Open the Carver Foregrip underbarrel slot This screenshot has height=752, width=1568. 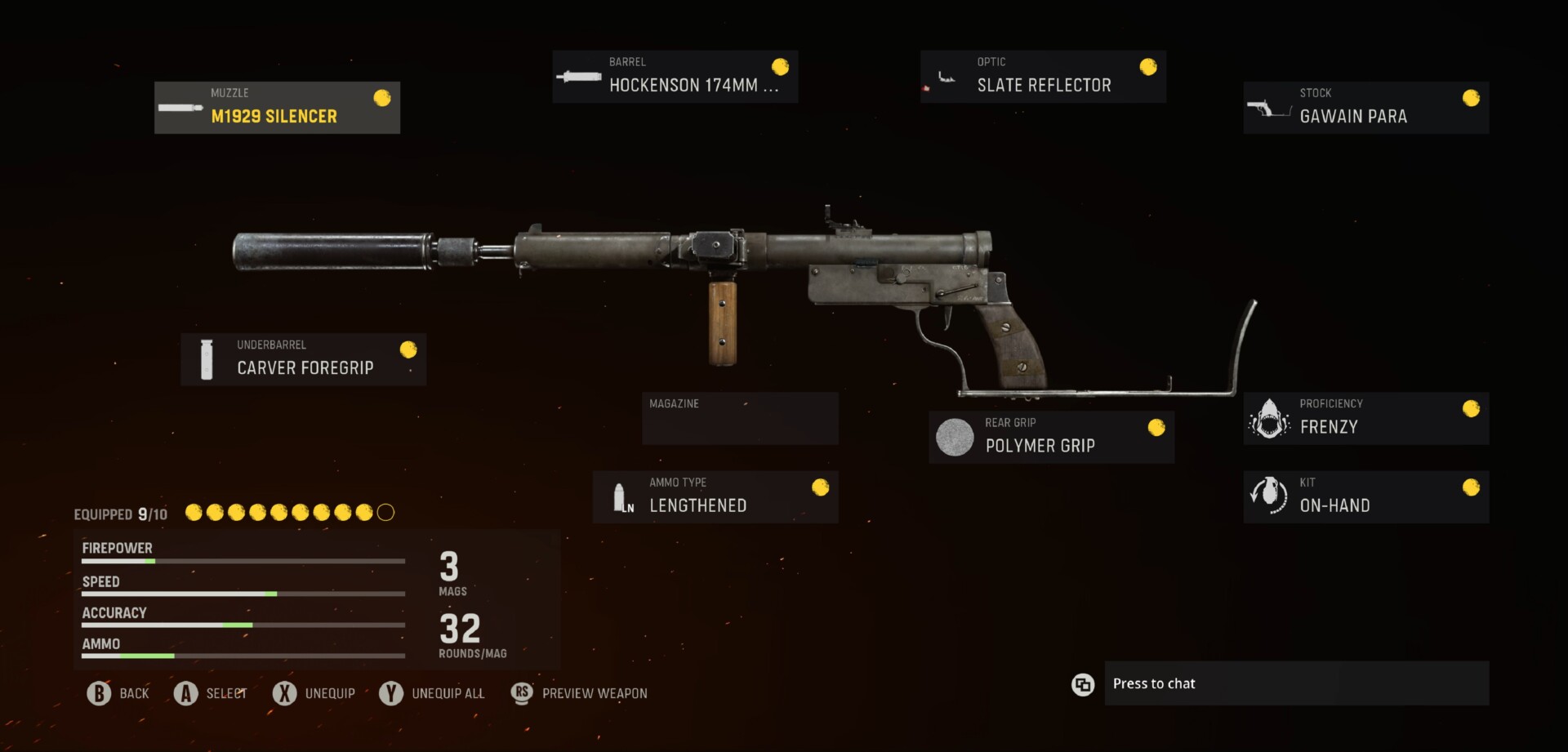pos(303,359)
